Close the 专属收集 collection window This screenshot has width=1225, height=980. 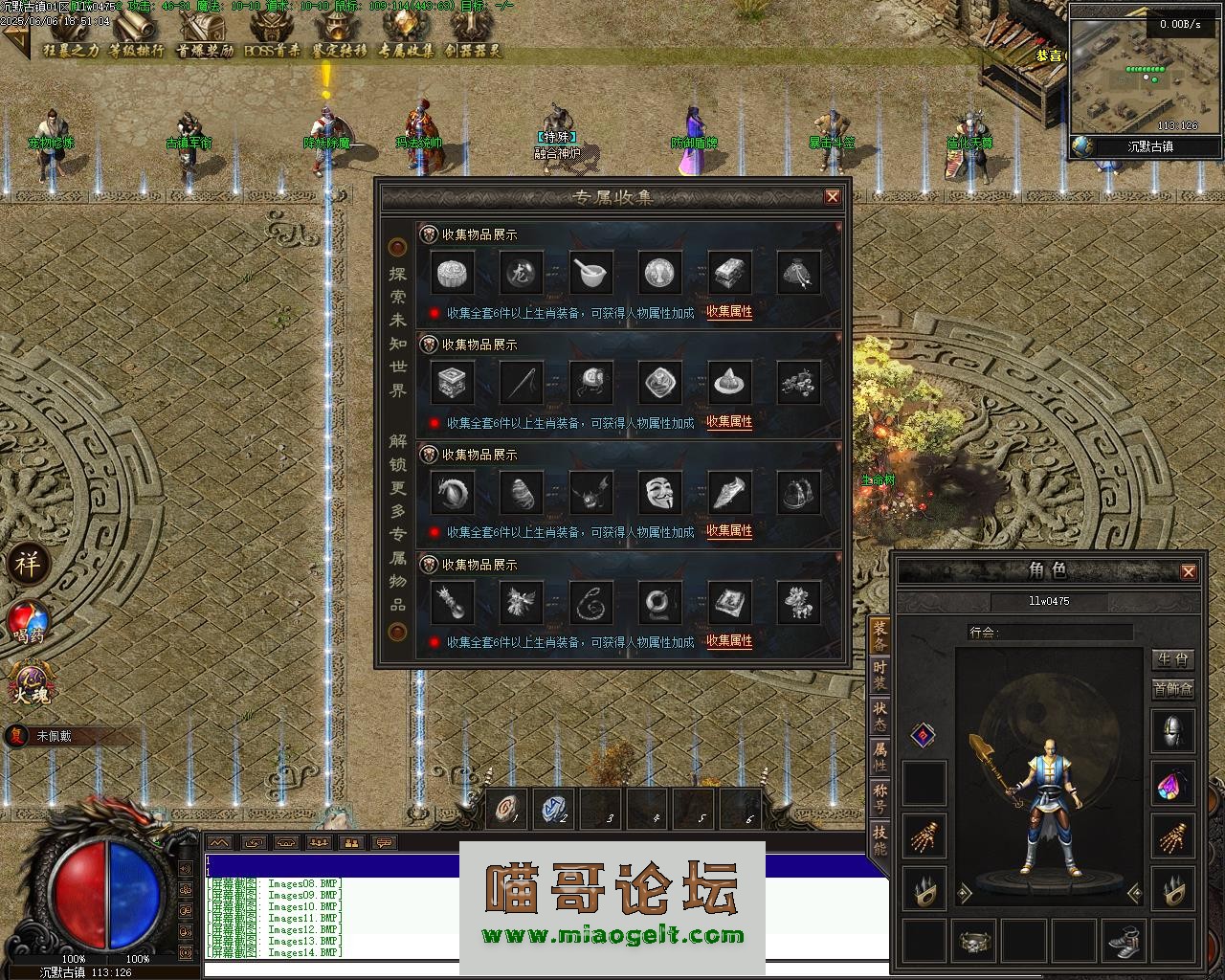[833, 197]
